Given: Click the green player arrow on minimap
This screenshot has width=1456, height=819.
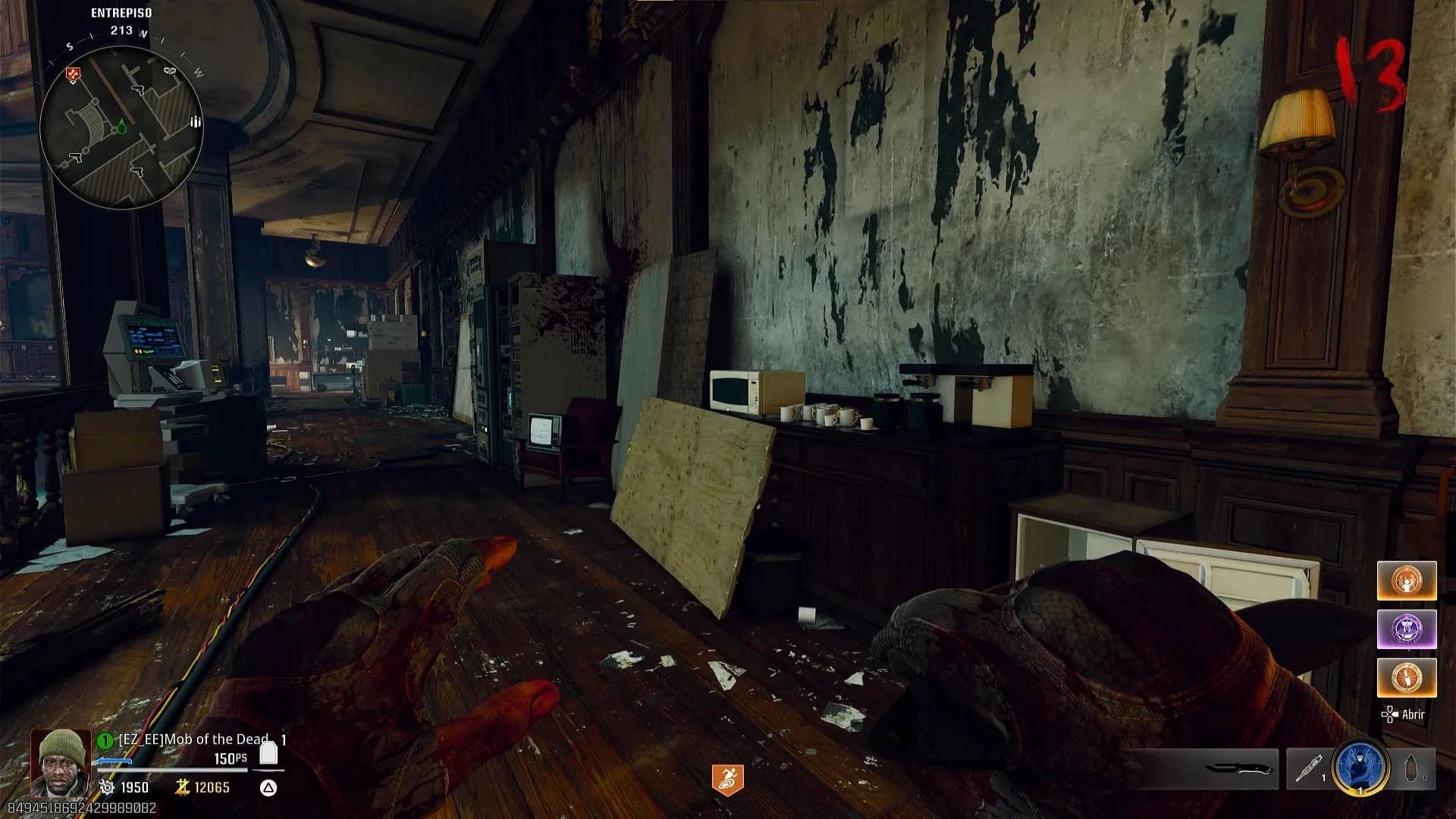Looking at the screenshot, I should click(x=121, y=126).
